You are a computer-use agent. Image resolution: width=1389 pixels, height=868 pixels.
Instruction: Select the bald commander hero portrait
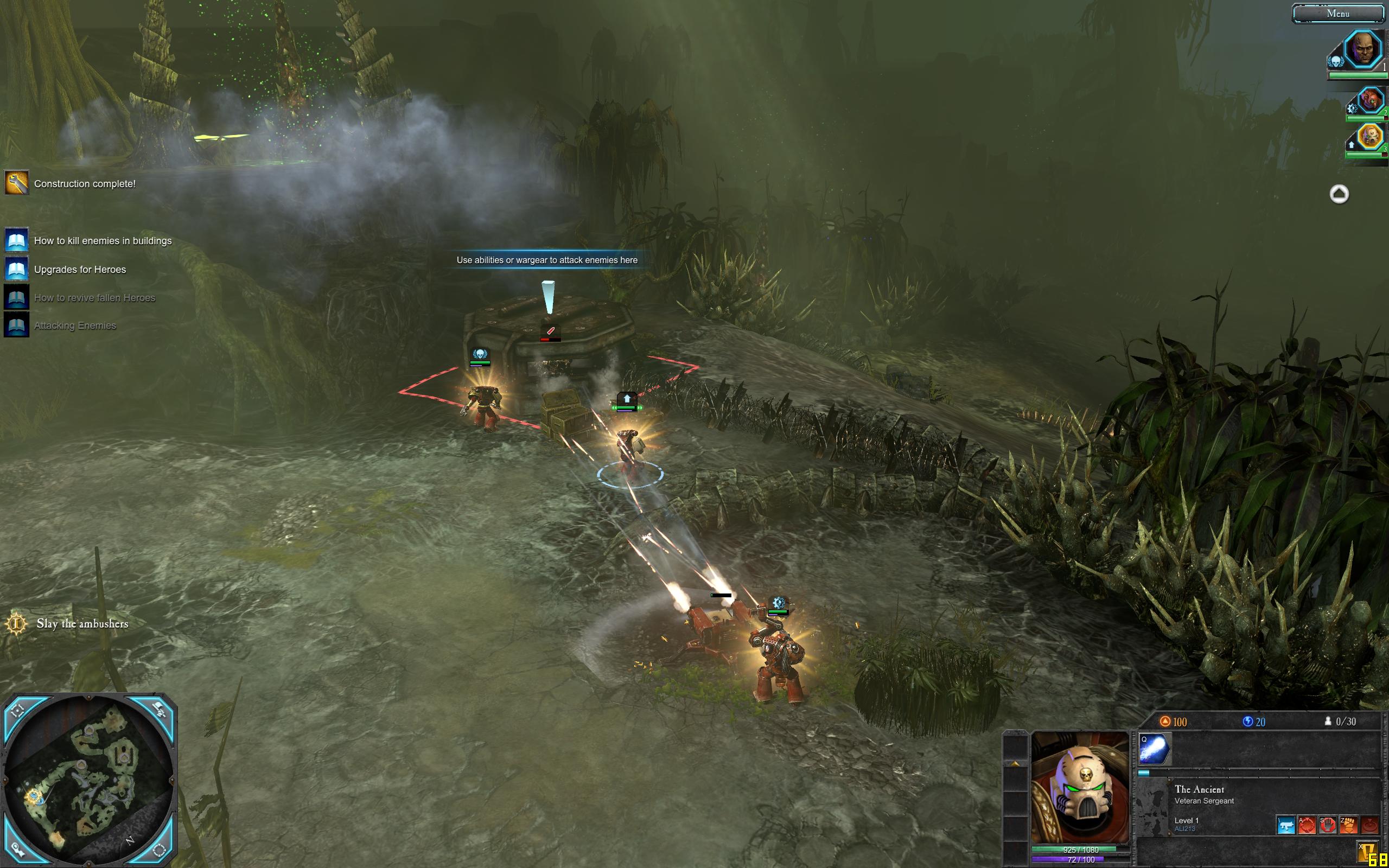coord(1362,49)
